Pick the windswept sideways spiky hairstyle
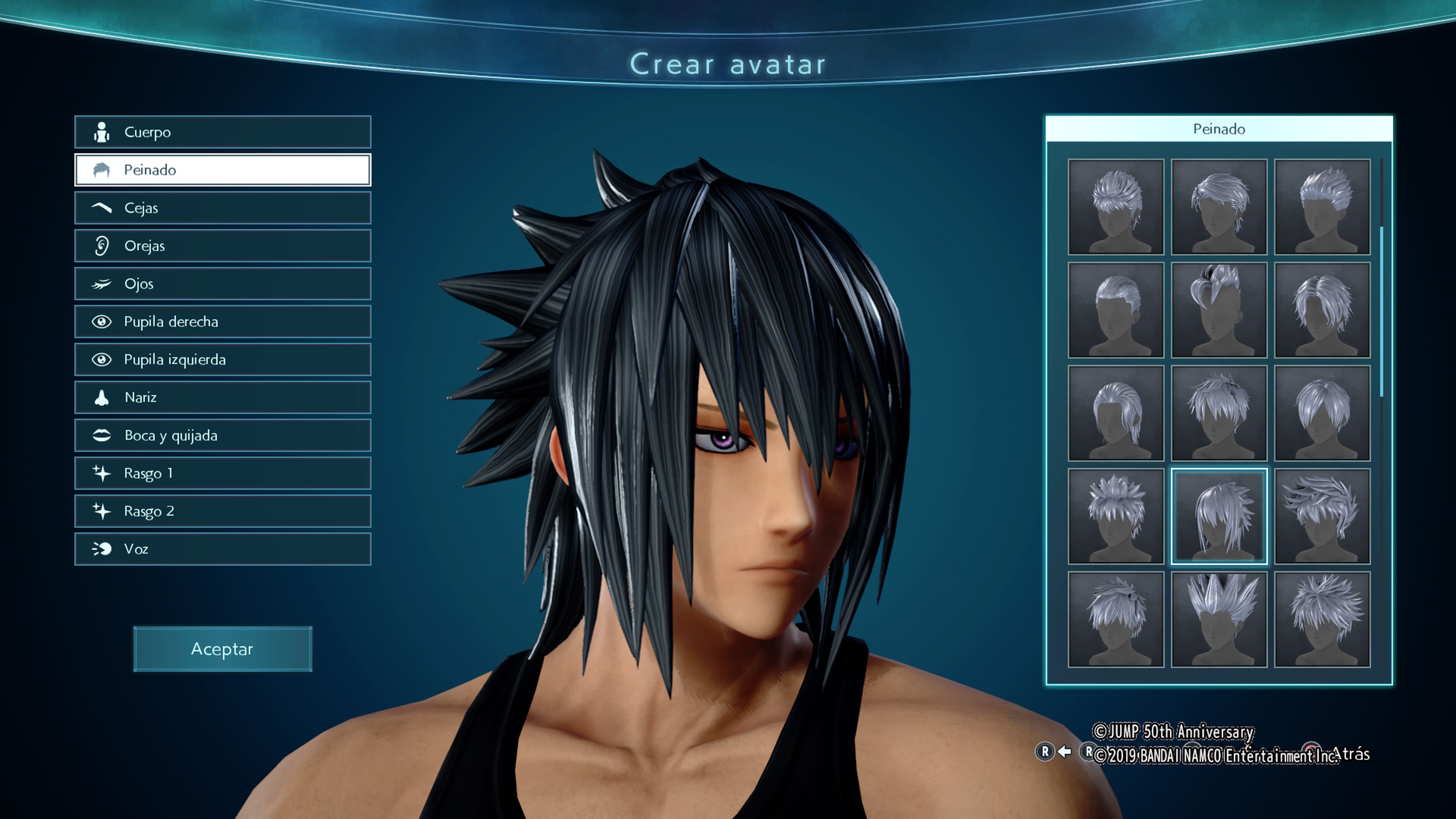Screen dimensions: 1456x819 [x=1322, y=516]
